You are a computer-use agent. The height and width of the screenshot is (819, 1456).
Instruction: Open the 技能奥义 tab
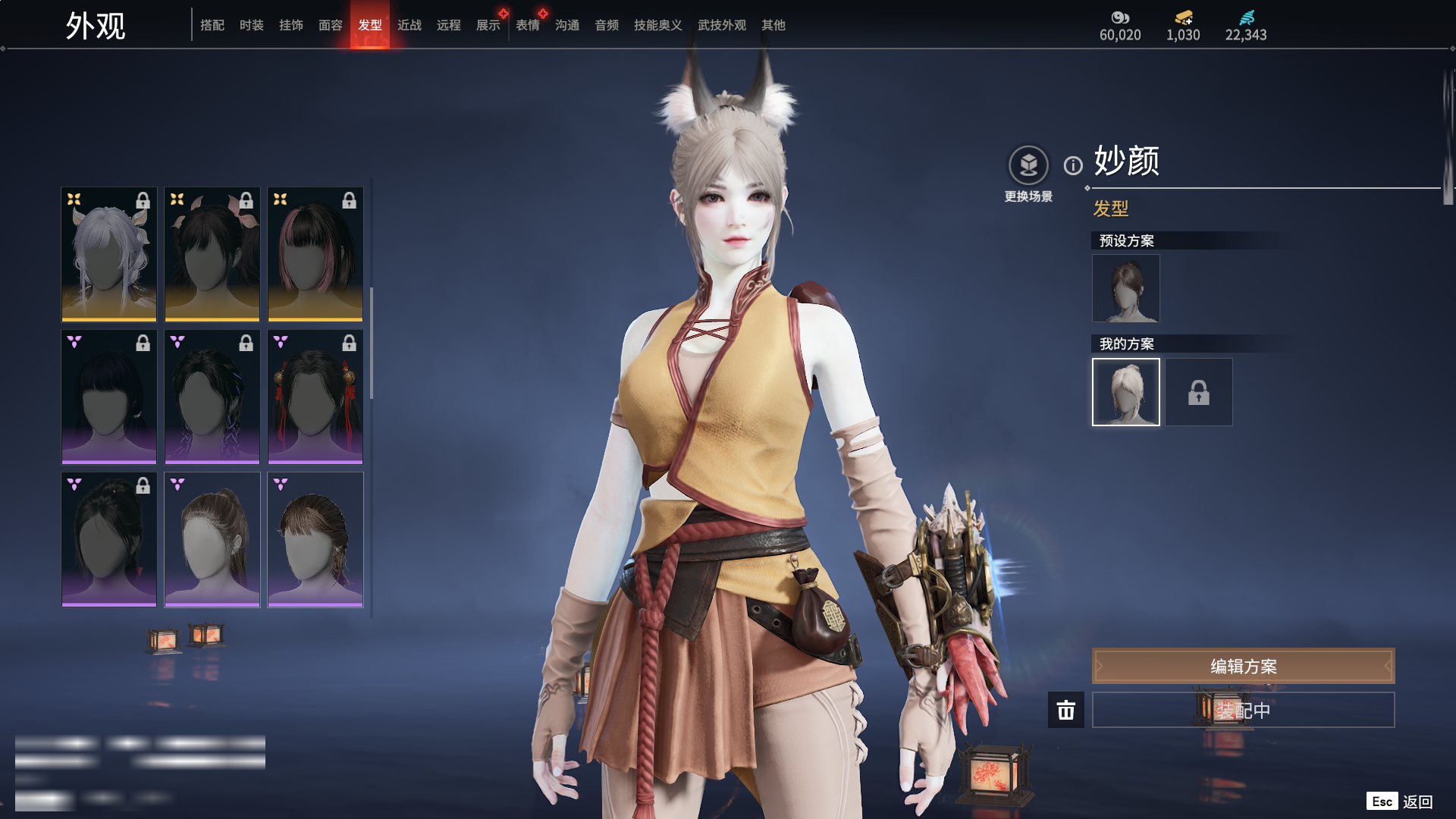tap(658, 25)
